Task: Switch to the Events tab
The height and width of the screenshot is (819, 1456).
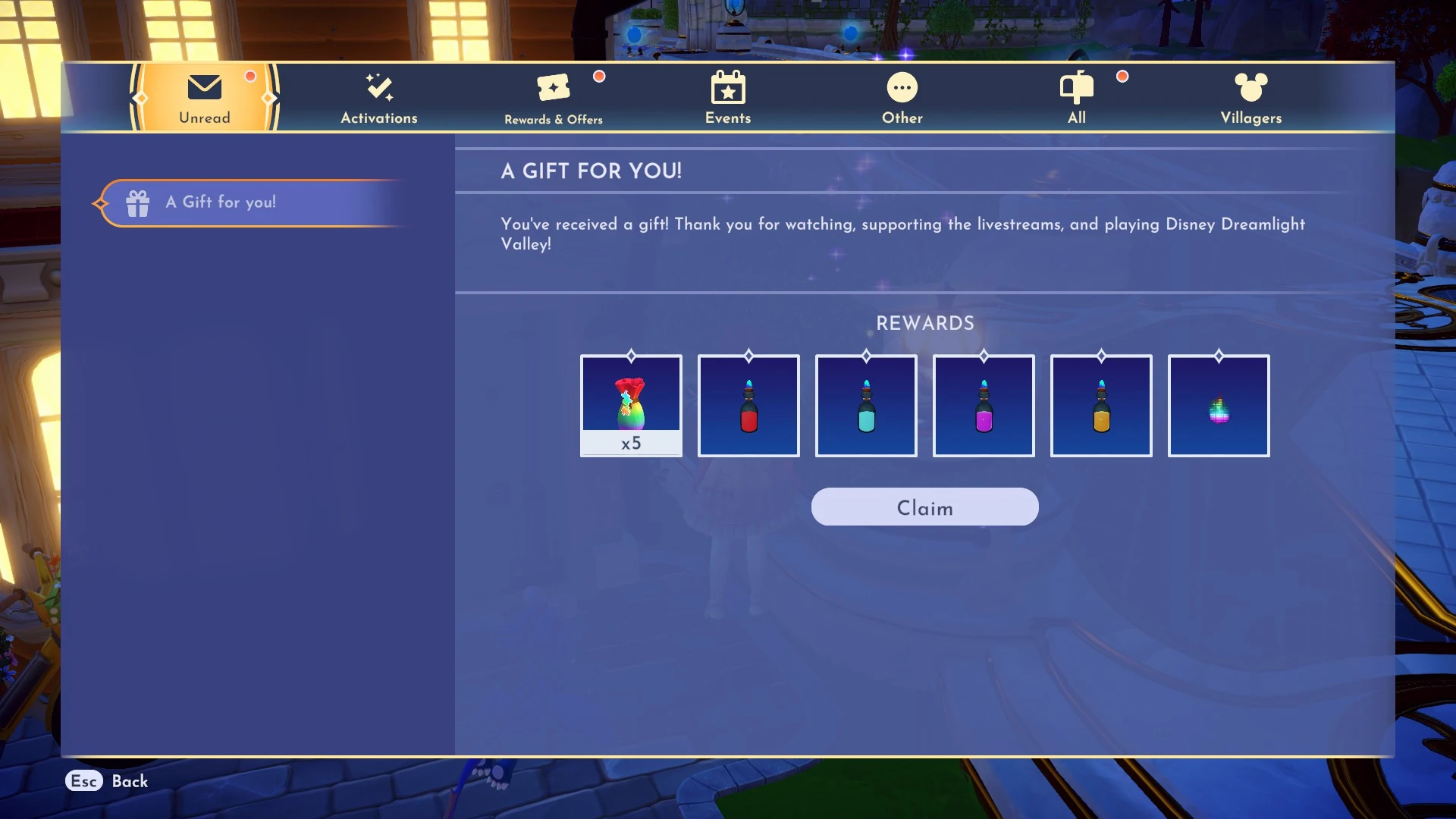Action: coord(727,97)
